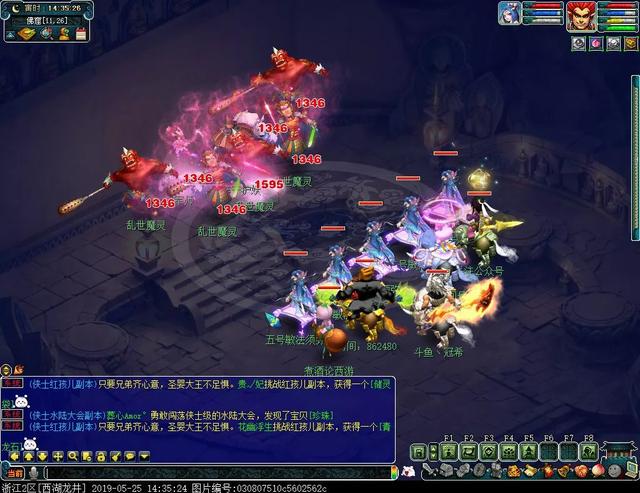
Task: Toggle the microphone voice button
Action: pyautogui.click(x=34, y=472)
